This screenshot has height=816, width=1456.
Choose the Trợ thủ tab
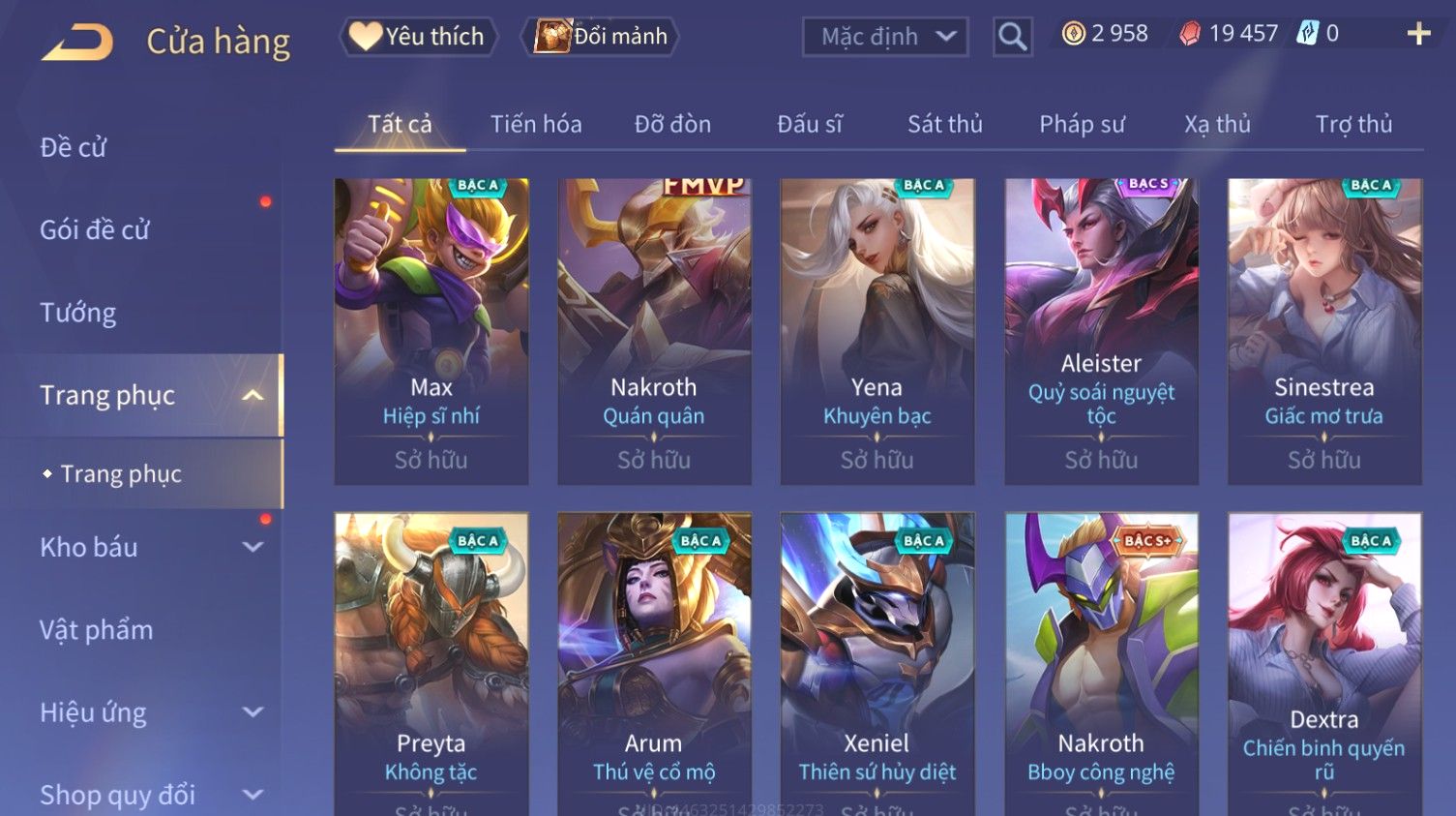(x=1353, y=124)
